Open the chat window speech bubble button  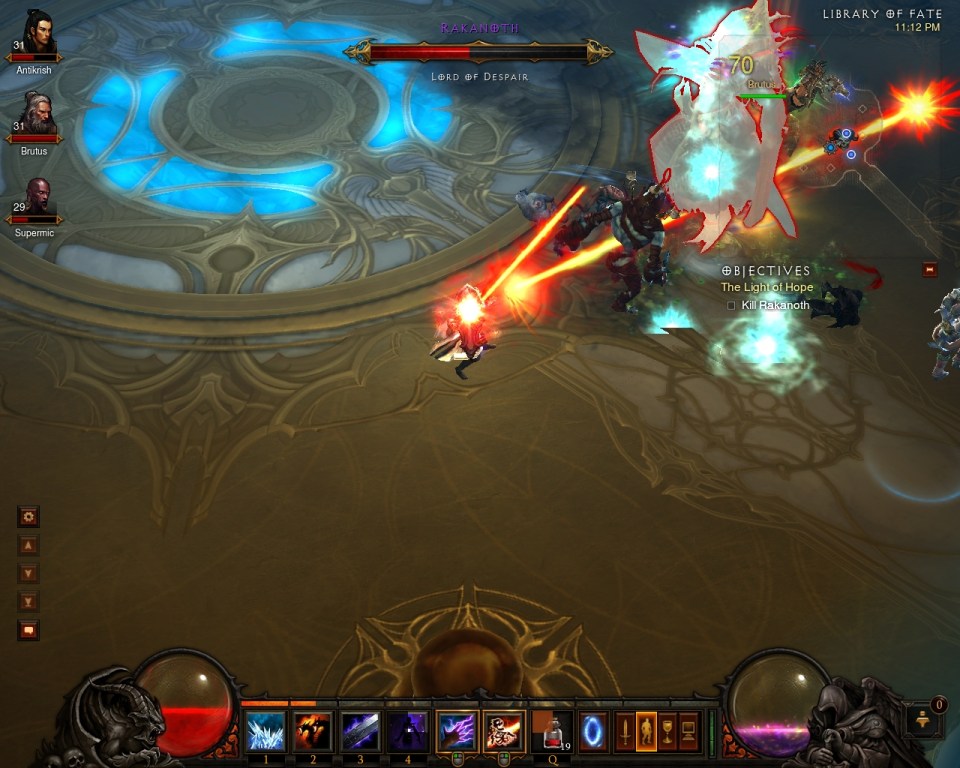click(29, 630)
